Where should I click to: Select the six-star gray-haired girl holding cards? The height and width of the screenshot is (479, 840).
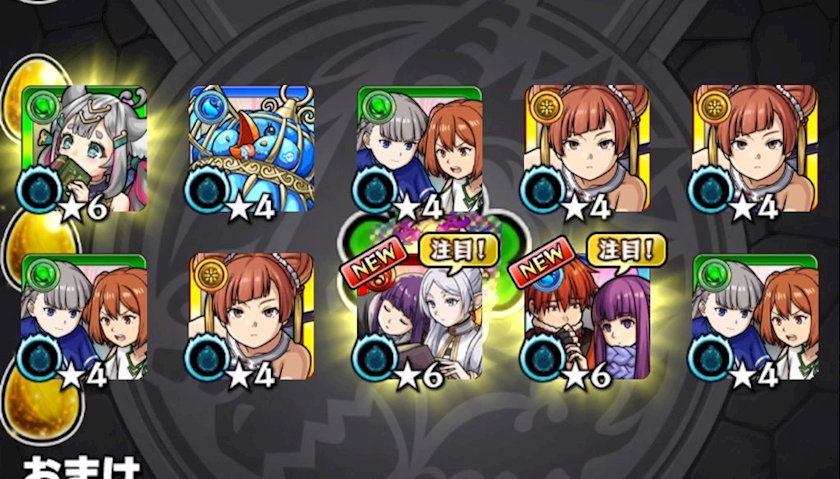83,149
